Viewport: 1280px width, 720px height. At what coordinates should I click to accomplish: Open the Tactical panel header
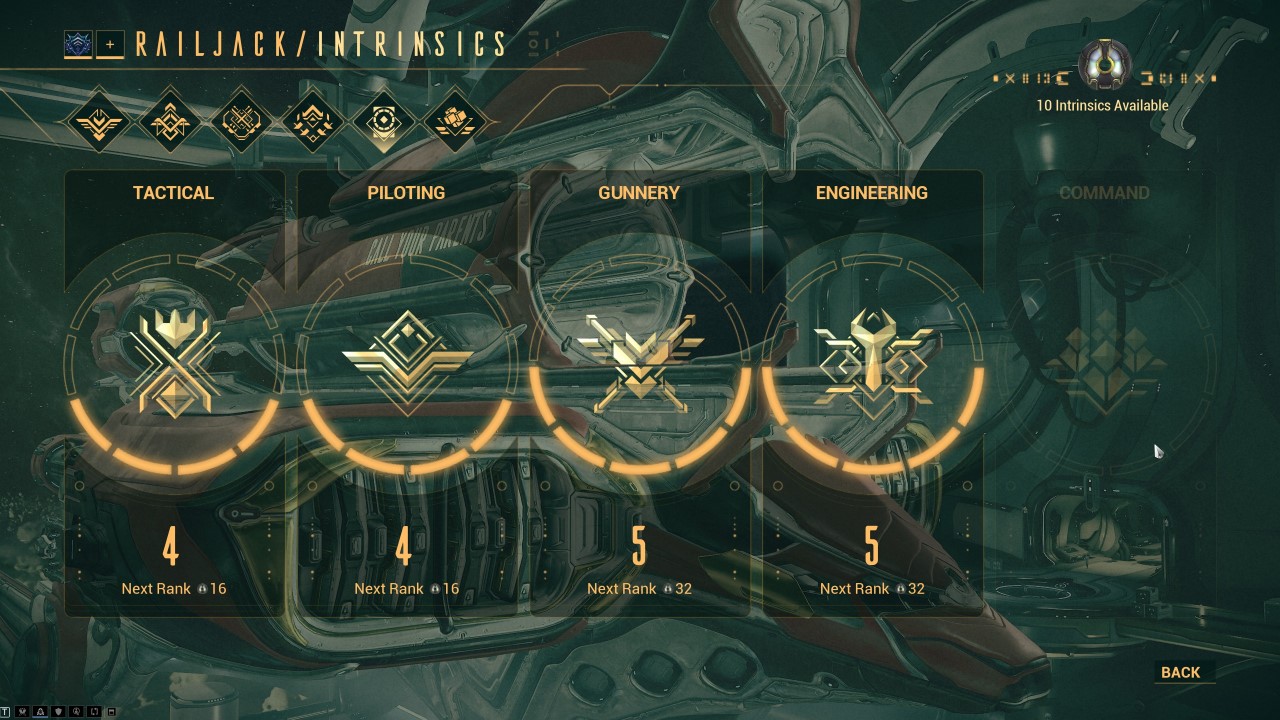coord(174,193)
